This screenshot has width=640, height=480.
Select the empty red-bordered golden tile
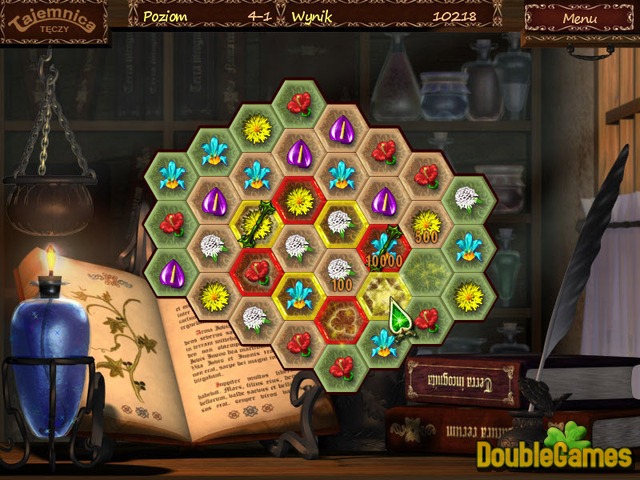coord(341,318)
